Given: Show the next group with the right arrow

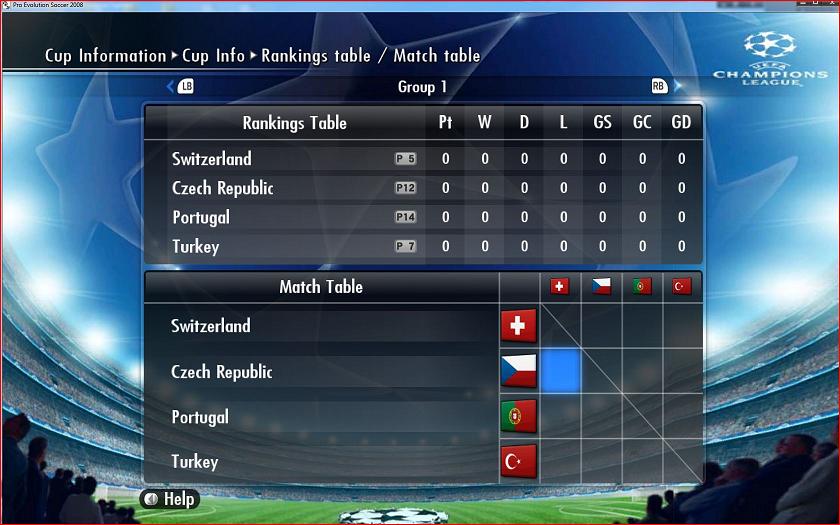Looking at the screenshot, I should [x=677, y=86].
